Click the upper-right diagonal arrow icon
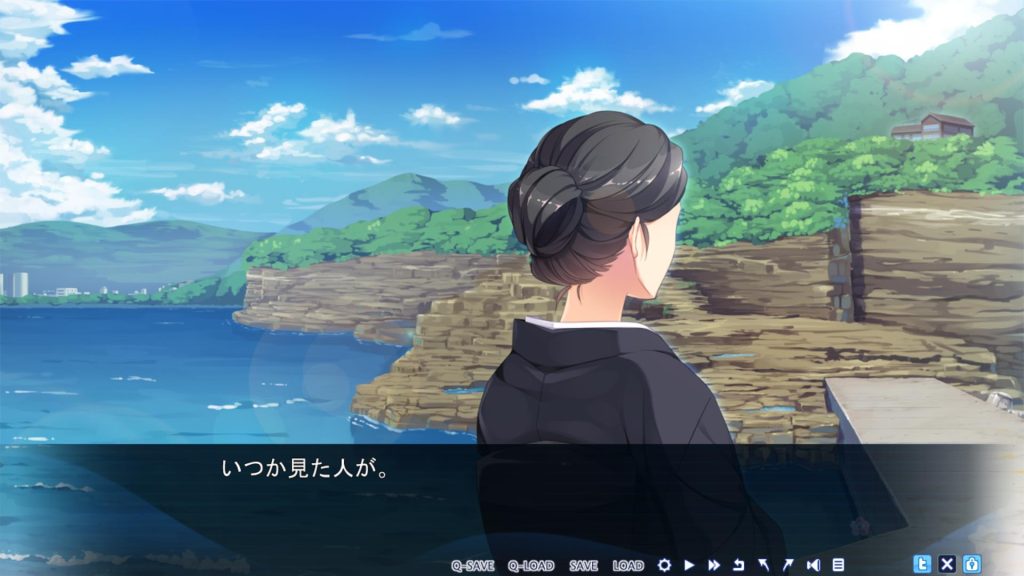 [x=787, y=565]
